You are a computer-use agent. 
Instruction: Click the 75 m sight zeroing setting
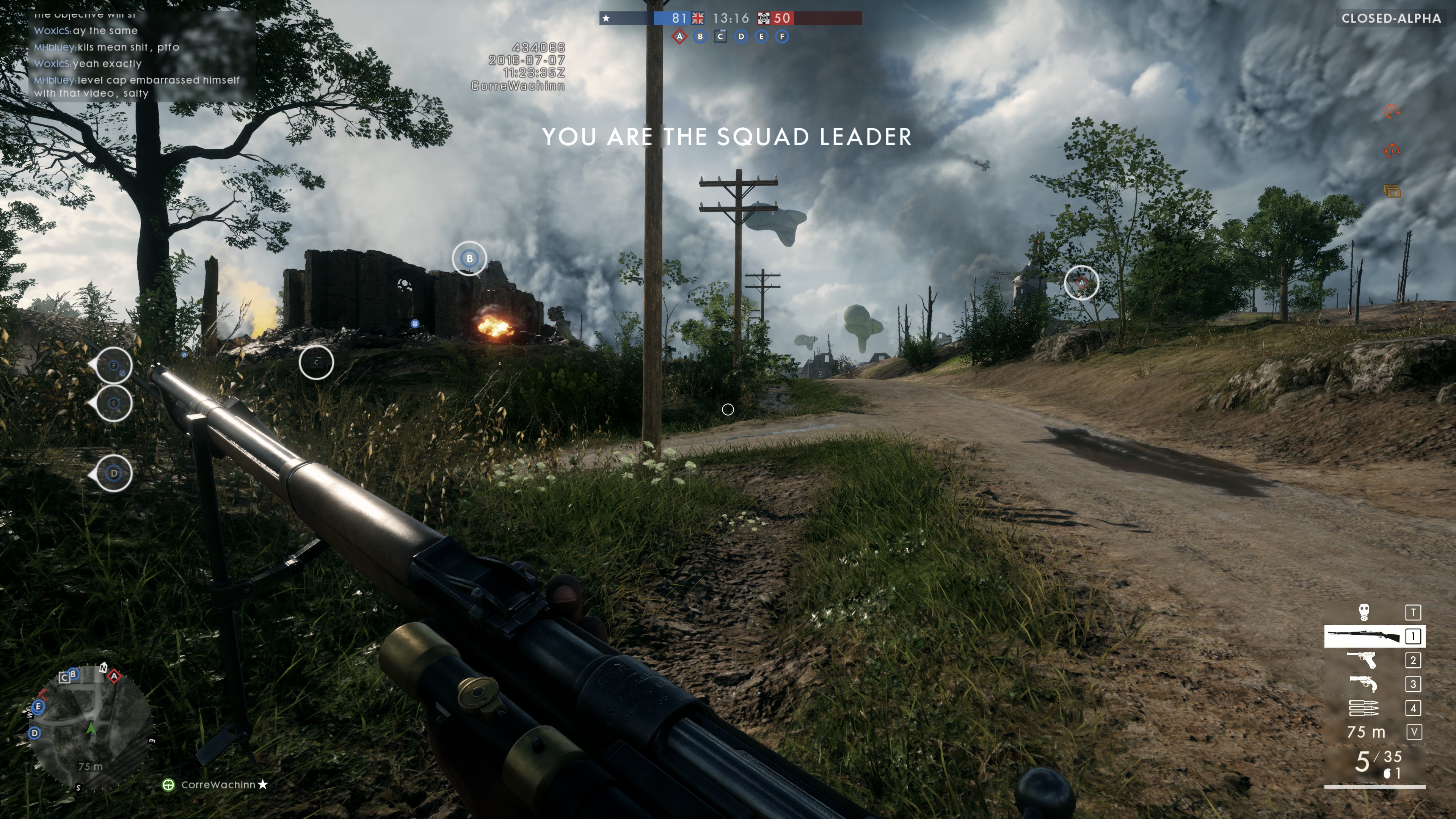[x=1366, y=733]
